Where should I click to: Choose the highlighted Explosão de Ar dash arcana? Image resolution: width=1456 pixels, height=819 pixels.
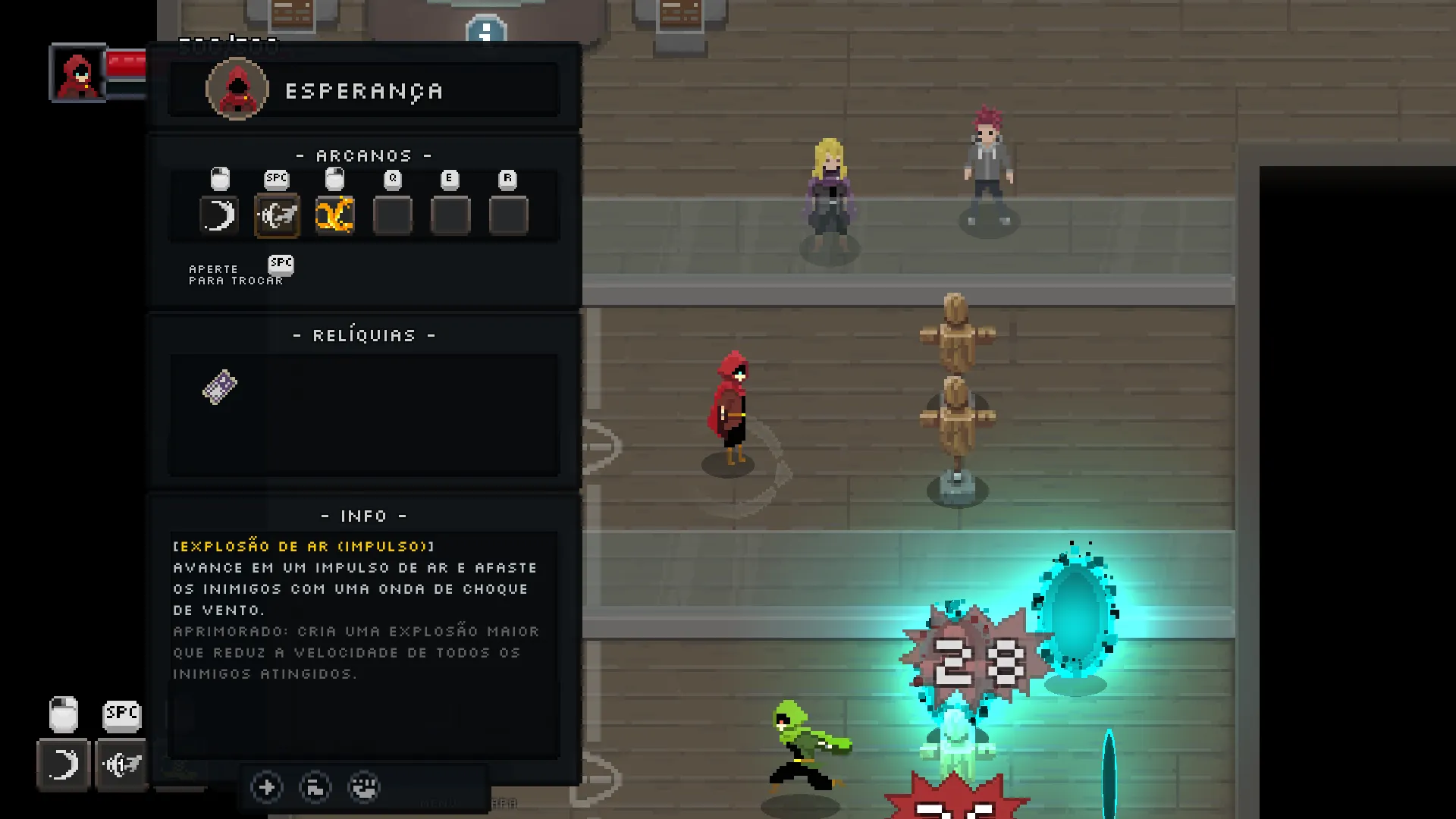(x=277, y=216)
